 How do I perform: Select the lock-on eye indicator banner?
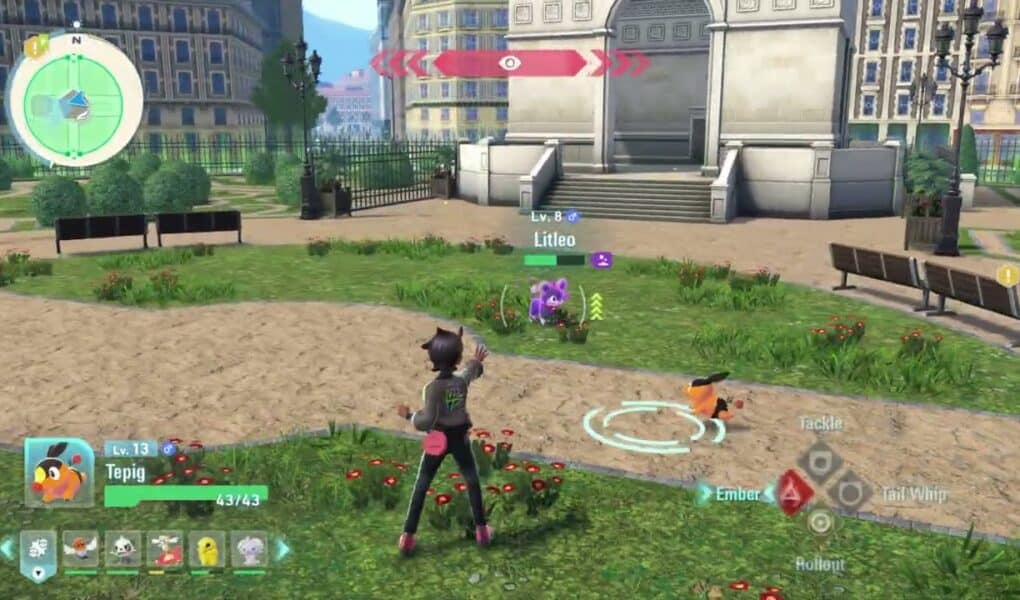click(510, 63)
